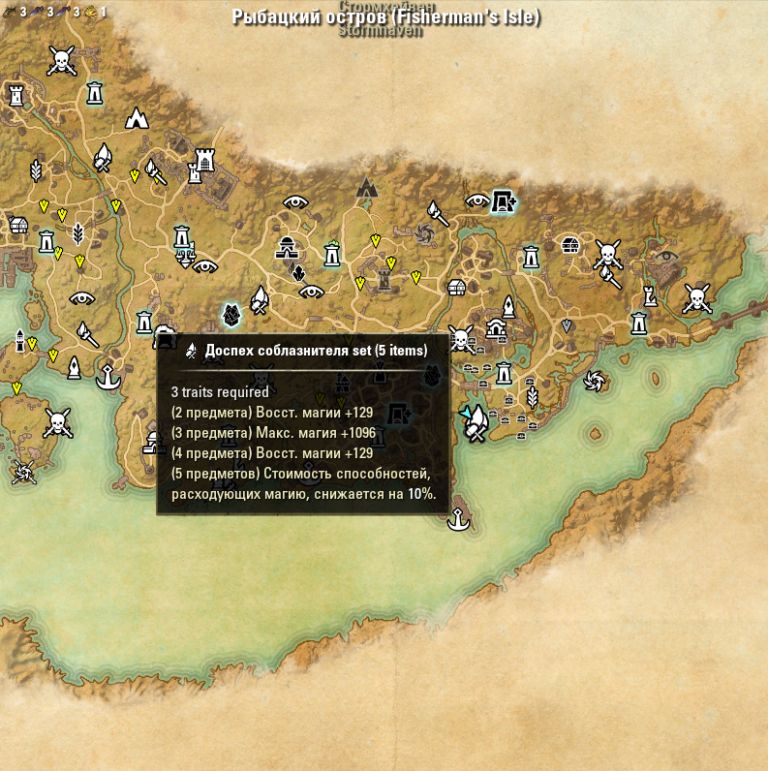Select the crafting marker with blue arrow
This screenshot has height=771, width=768.
474,421
